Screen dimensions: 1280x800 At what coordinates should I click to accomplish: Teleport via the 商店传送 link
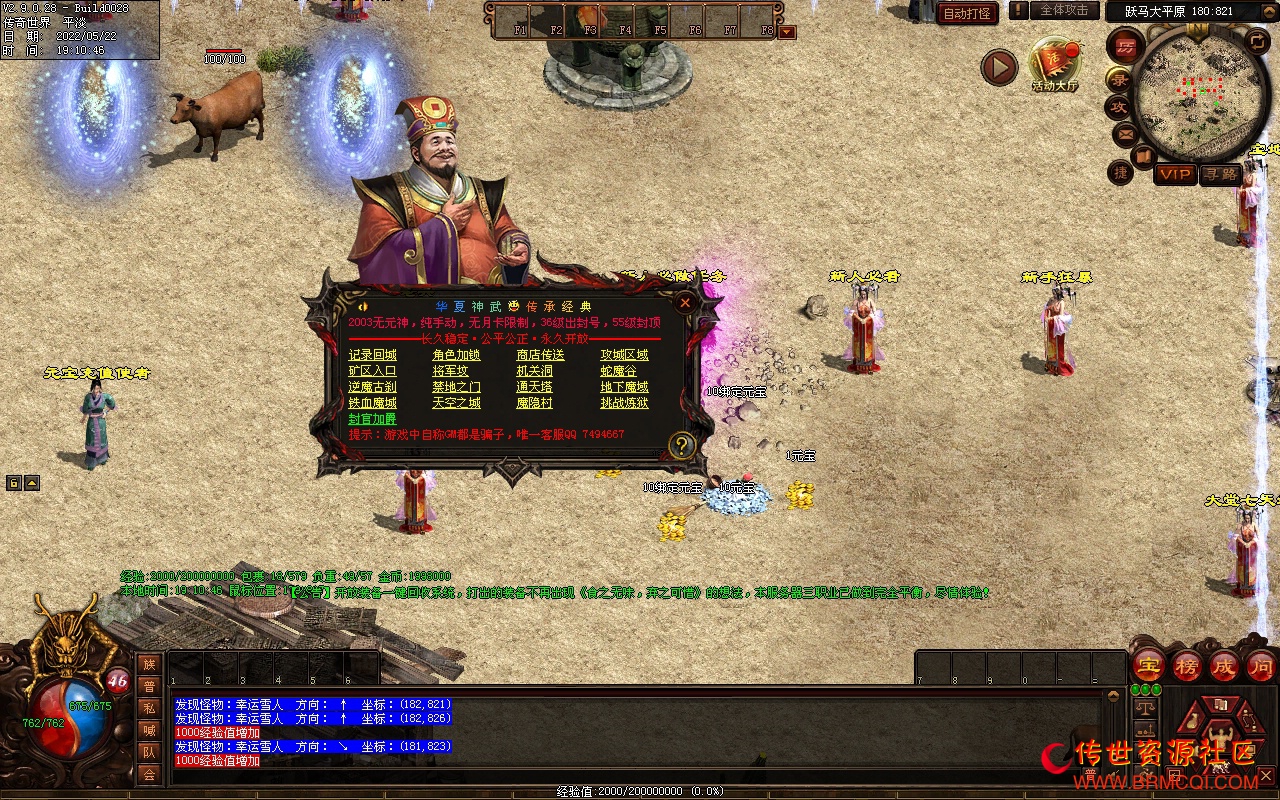point(540,355)
